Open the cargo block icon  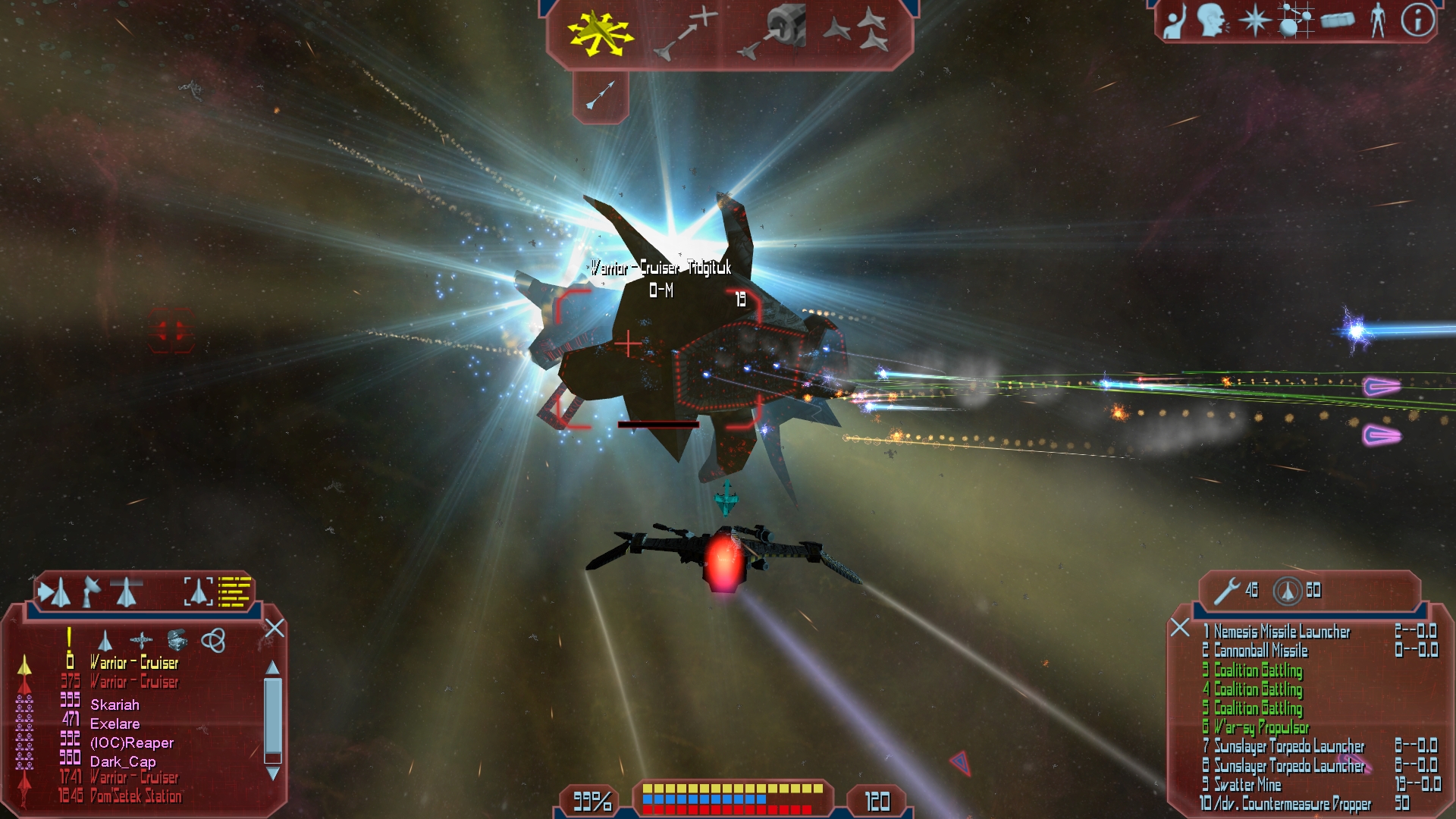click(1337, 20)
